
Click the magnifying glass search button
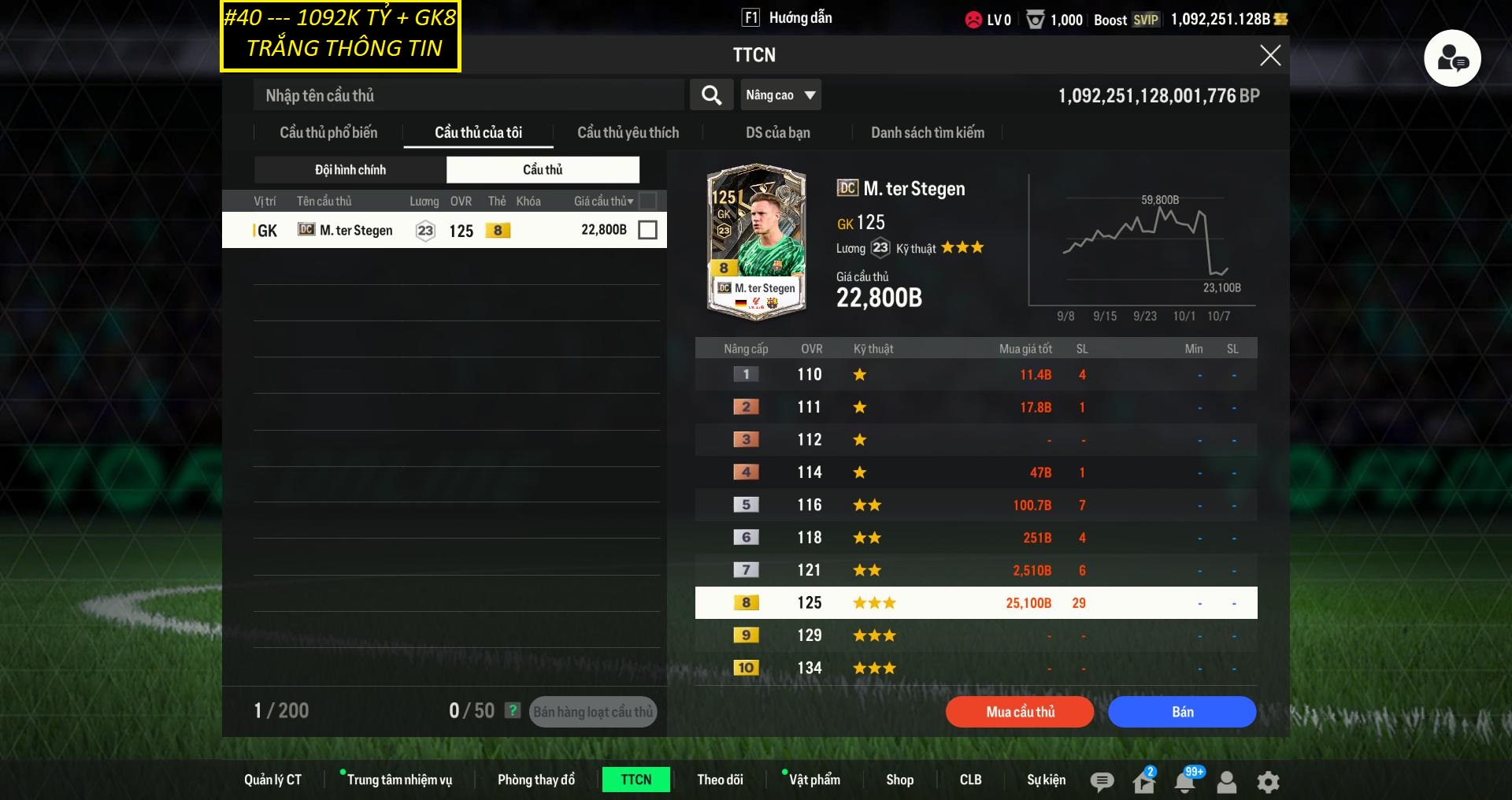tap(711, 95)
